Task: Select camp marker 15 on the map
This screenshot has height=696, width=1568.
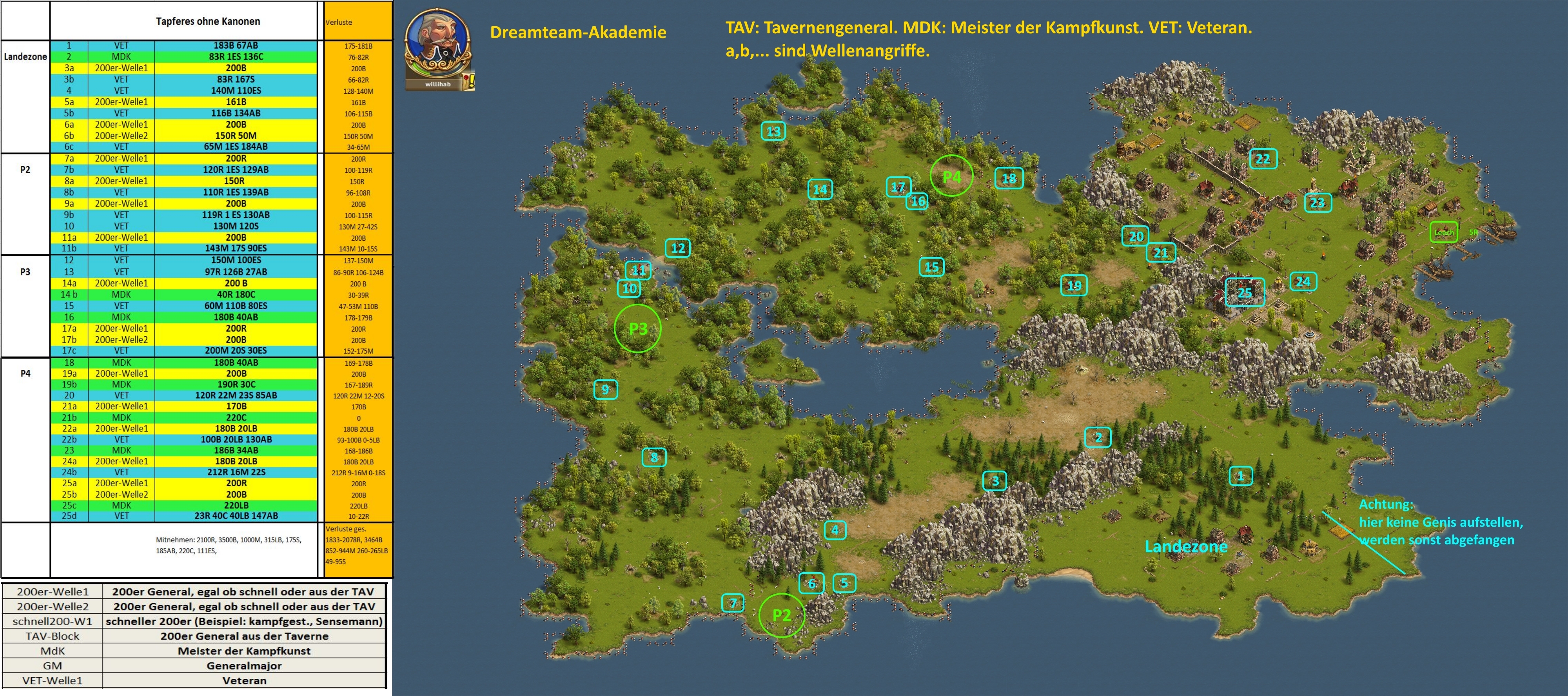Action: pos(931,266)
